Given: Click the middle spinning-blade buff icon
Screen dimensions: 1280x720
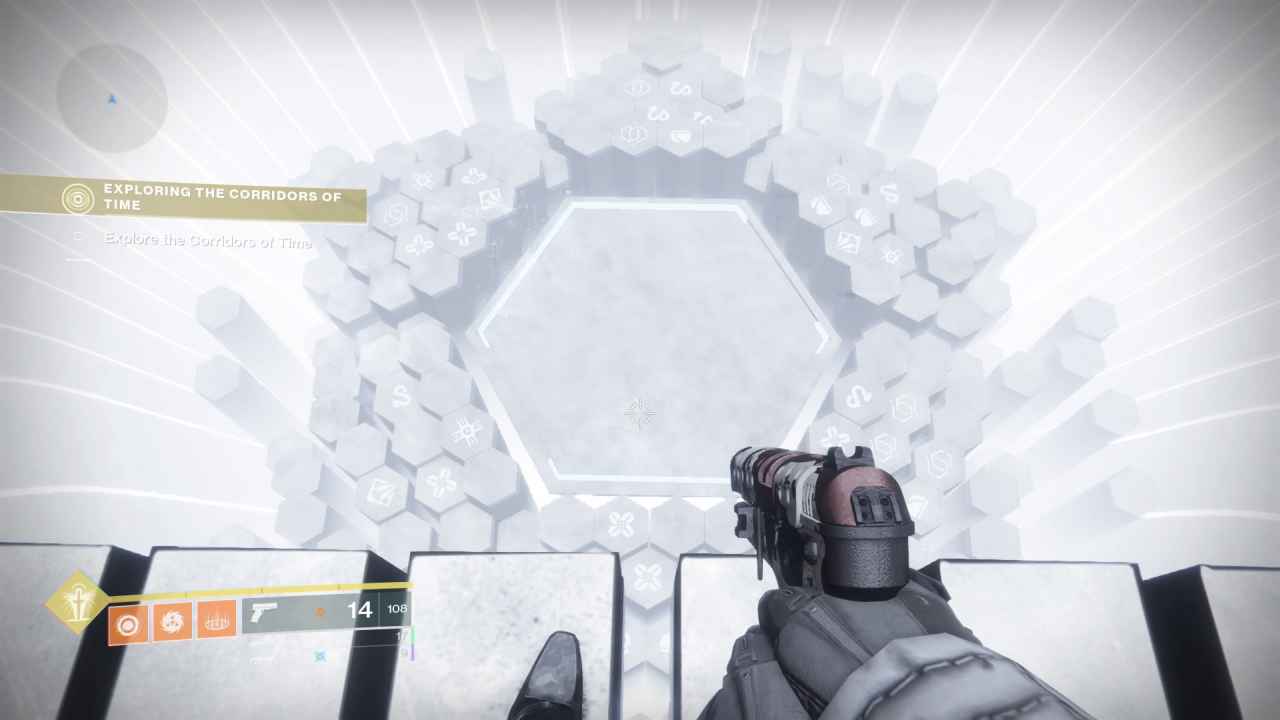Looking at the screenshot, I should [172, 622].
